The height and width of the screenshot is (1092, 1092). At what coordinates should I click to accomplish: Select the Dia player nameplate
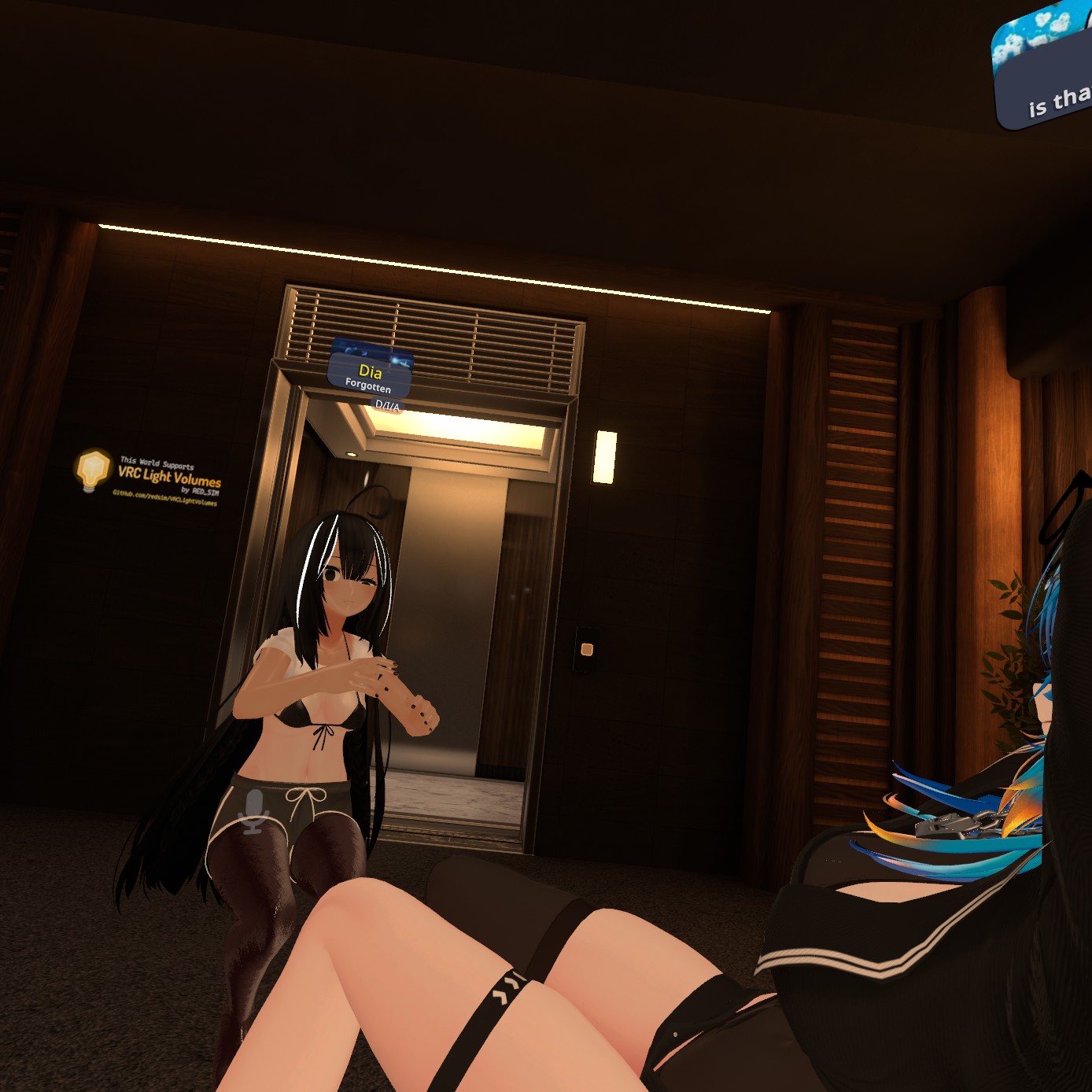pyautogui.click(x=369, y=376)
